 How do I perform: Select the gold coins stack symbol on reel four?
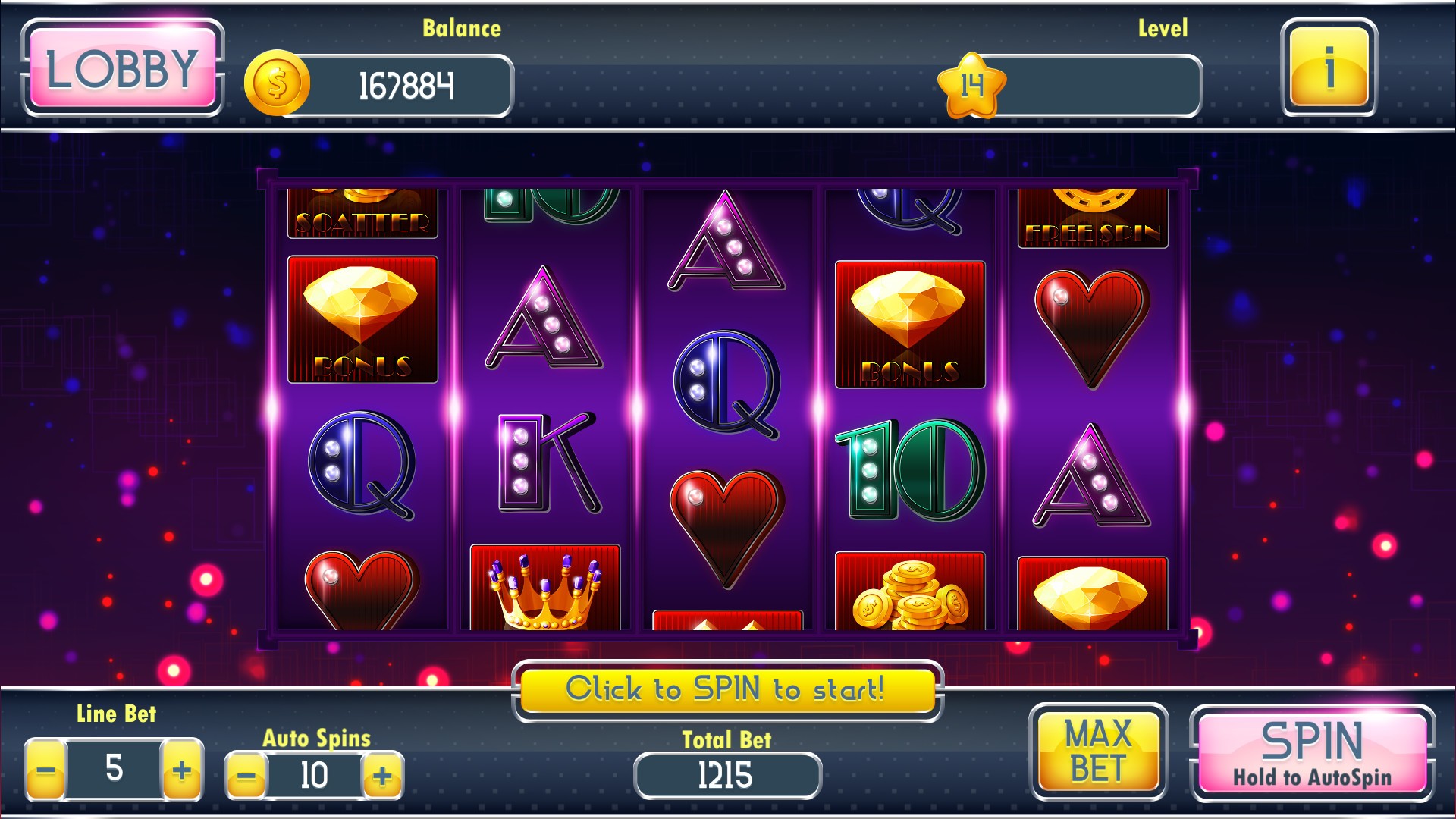tap(910, 599)
